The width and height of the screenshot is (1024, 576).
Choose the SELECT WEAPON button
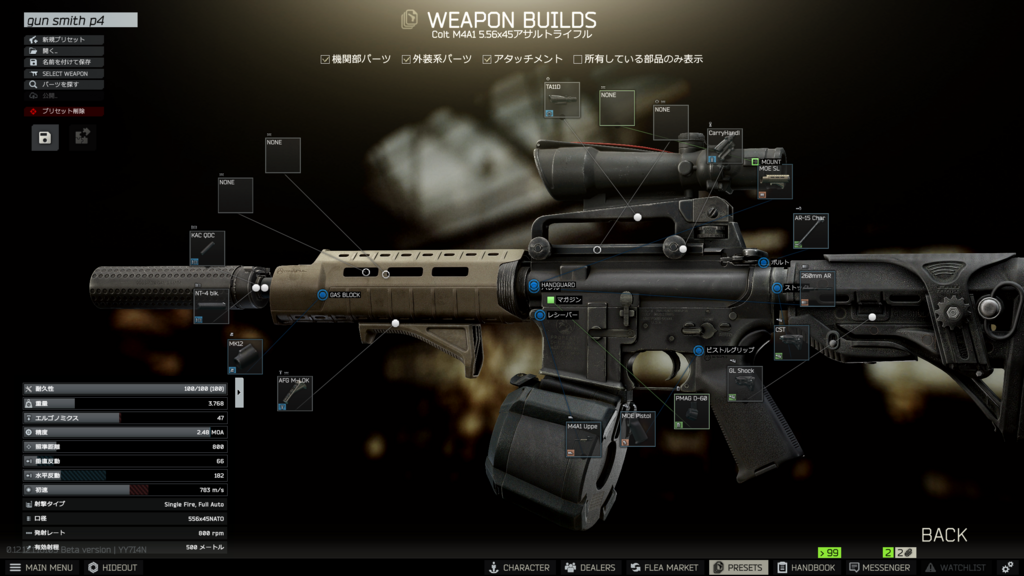tap(63, 74)
